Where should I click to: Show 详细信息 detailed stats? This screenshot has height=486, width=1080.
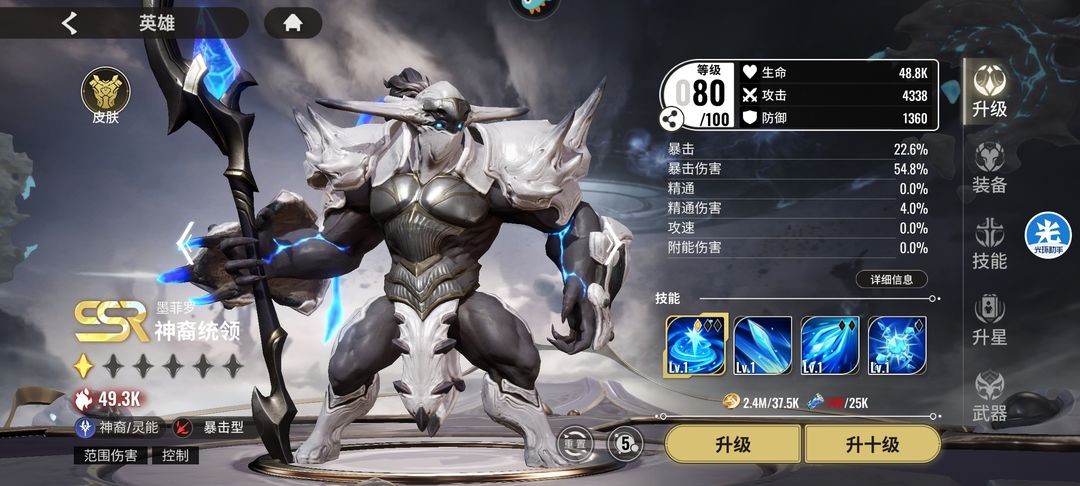coord(891,280)
